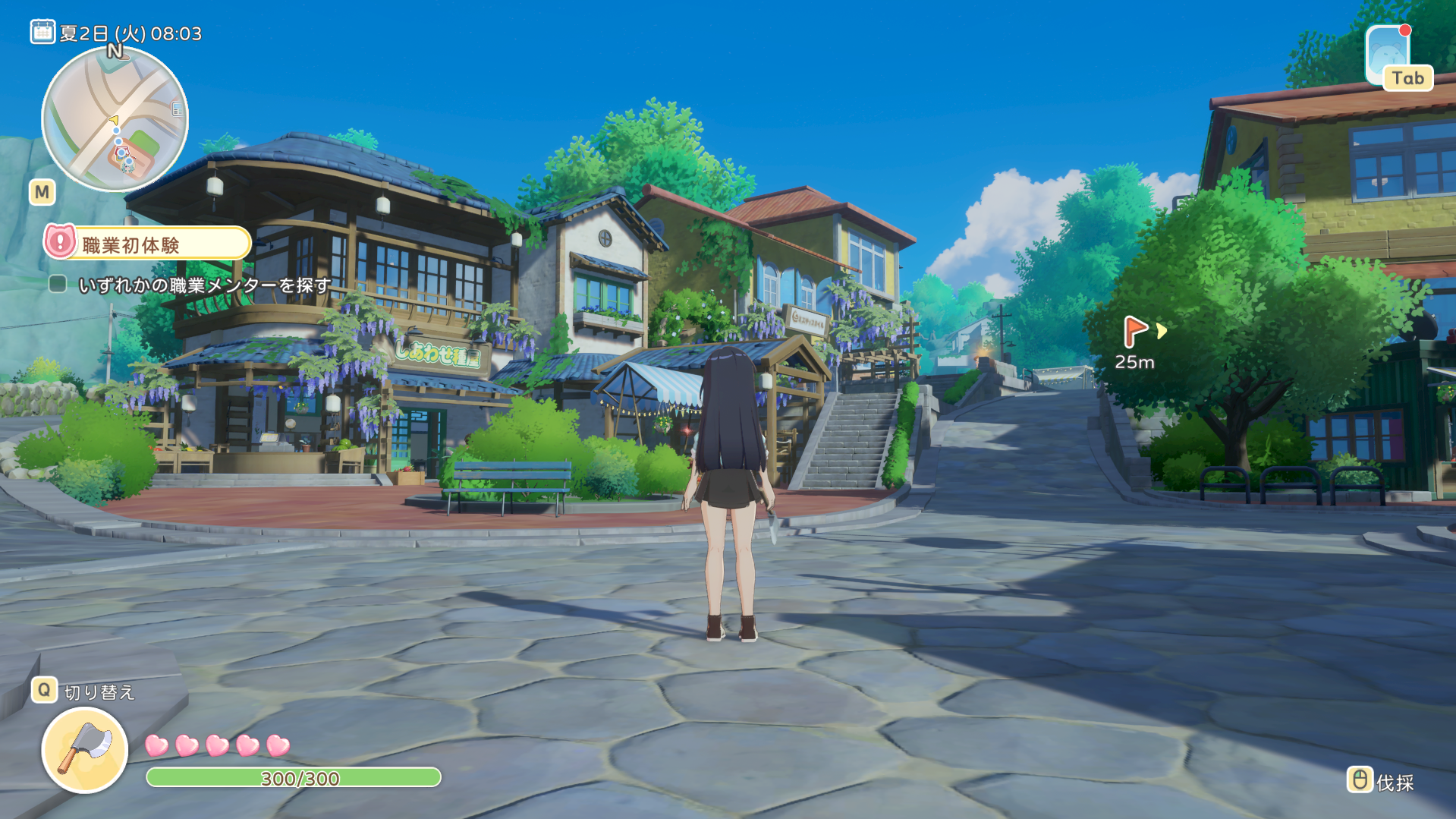1456x819 pixels.
Task: Open the 職業初体験 quest tracker
Action: pos(147,244)
